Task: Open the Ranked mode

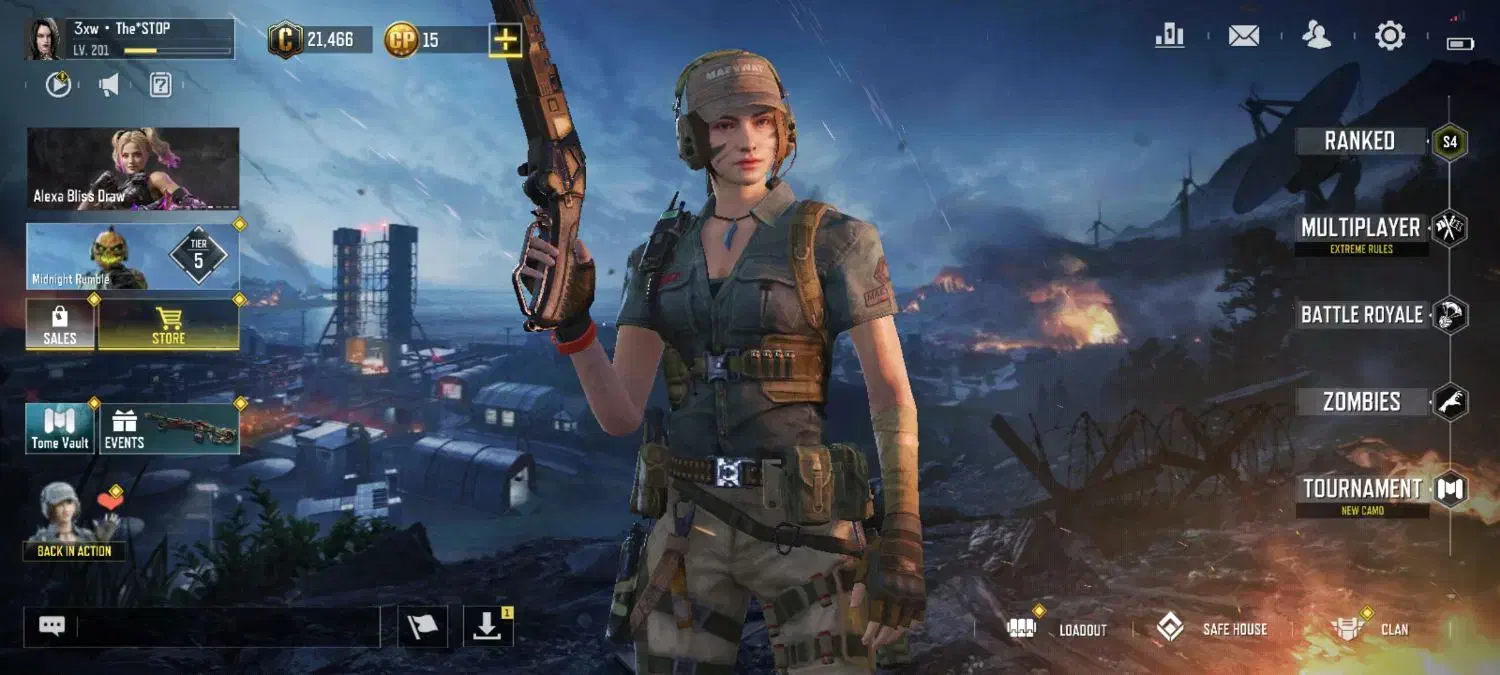Action: [x=1360, y=141]
